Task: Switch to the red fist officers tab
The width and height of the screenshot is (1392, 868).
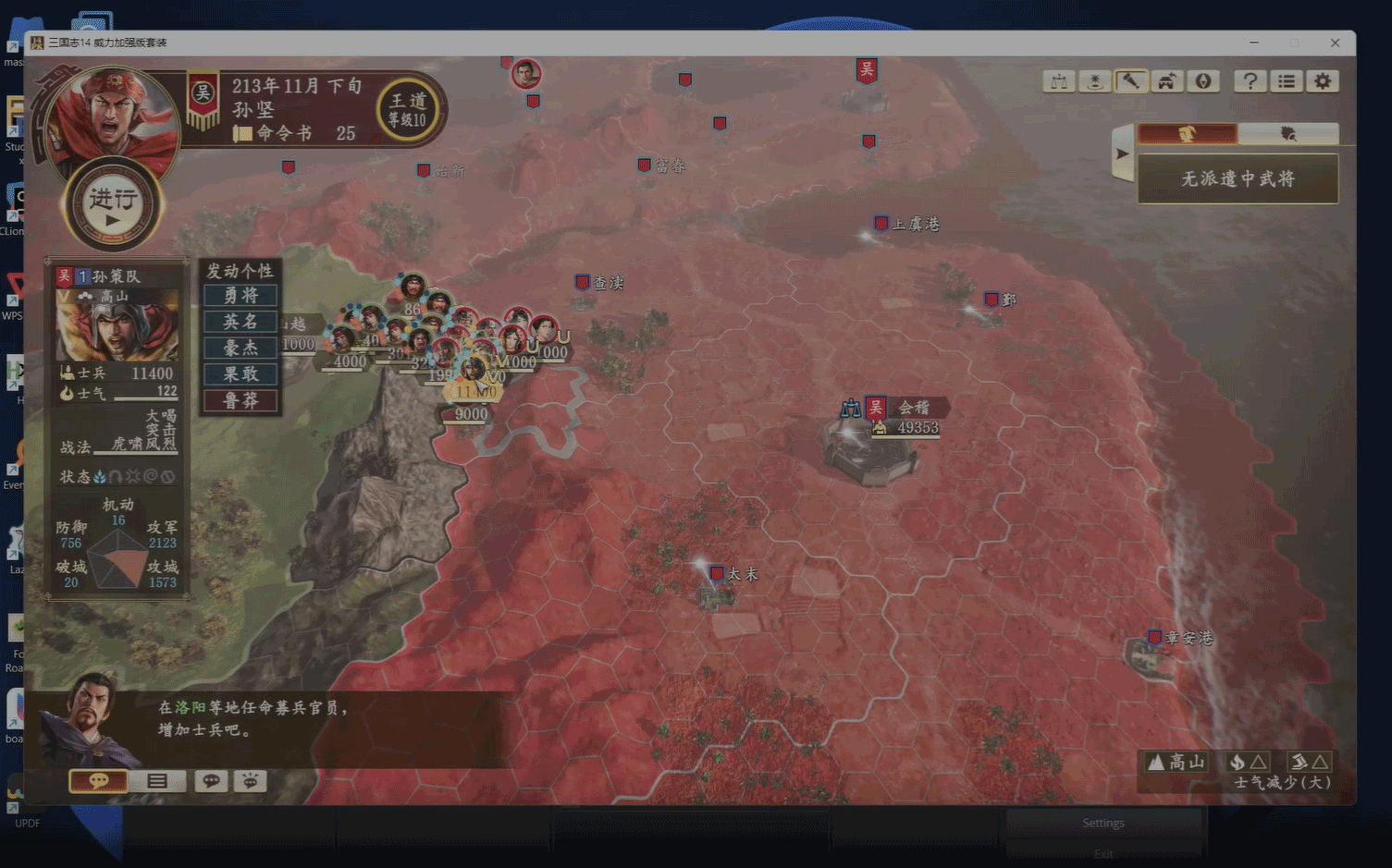Action: coord(1188,134)
